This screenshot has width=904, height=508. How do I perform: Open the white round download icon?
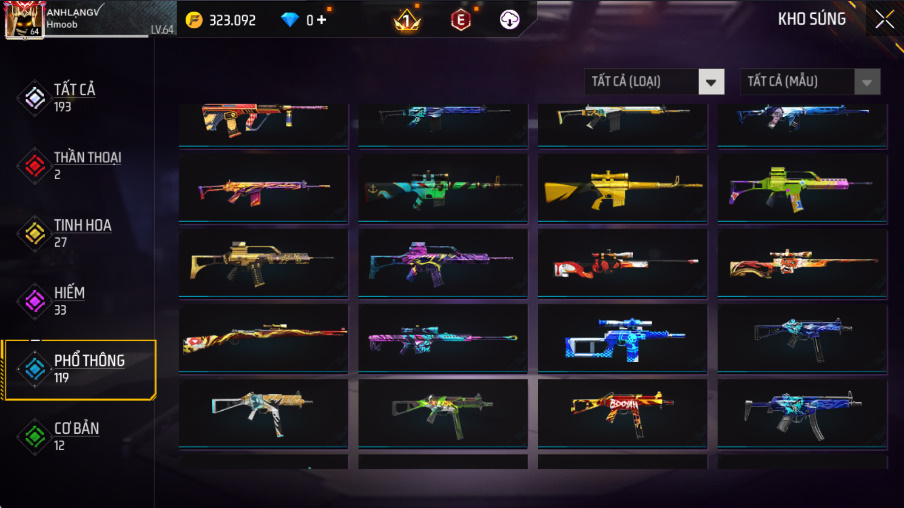click(x=509, y=19)
